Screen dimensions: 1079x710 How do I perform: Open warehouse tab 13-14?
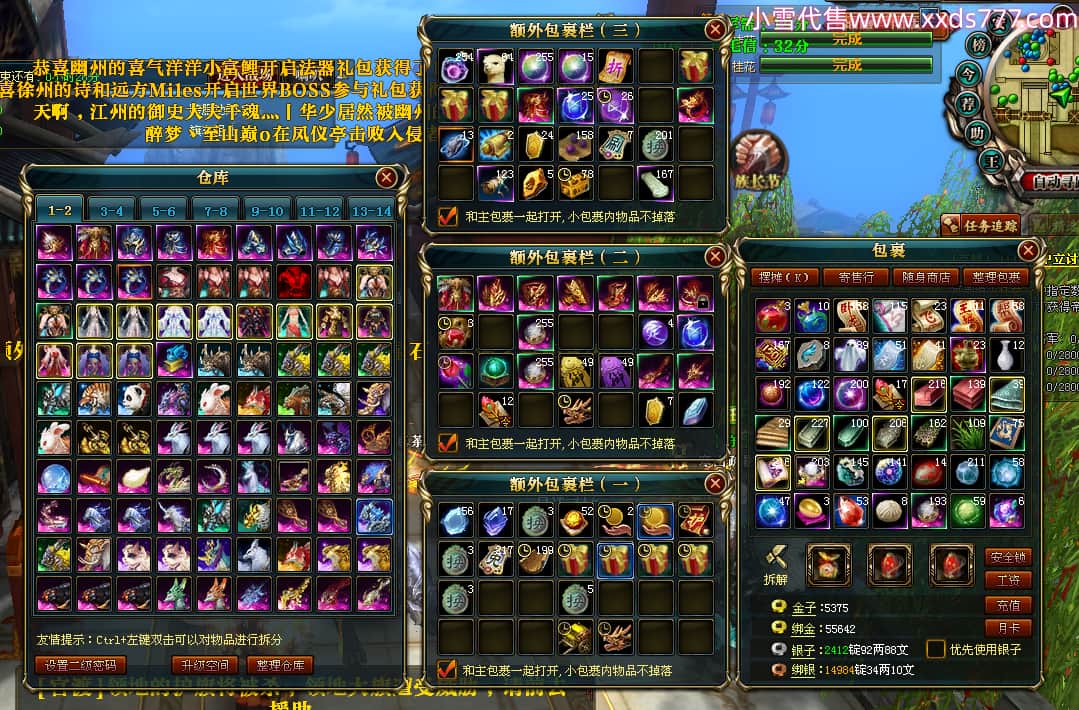[372, 210]
